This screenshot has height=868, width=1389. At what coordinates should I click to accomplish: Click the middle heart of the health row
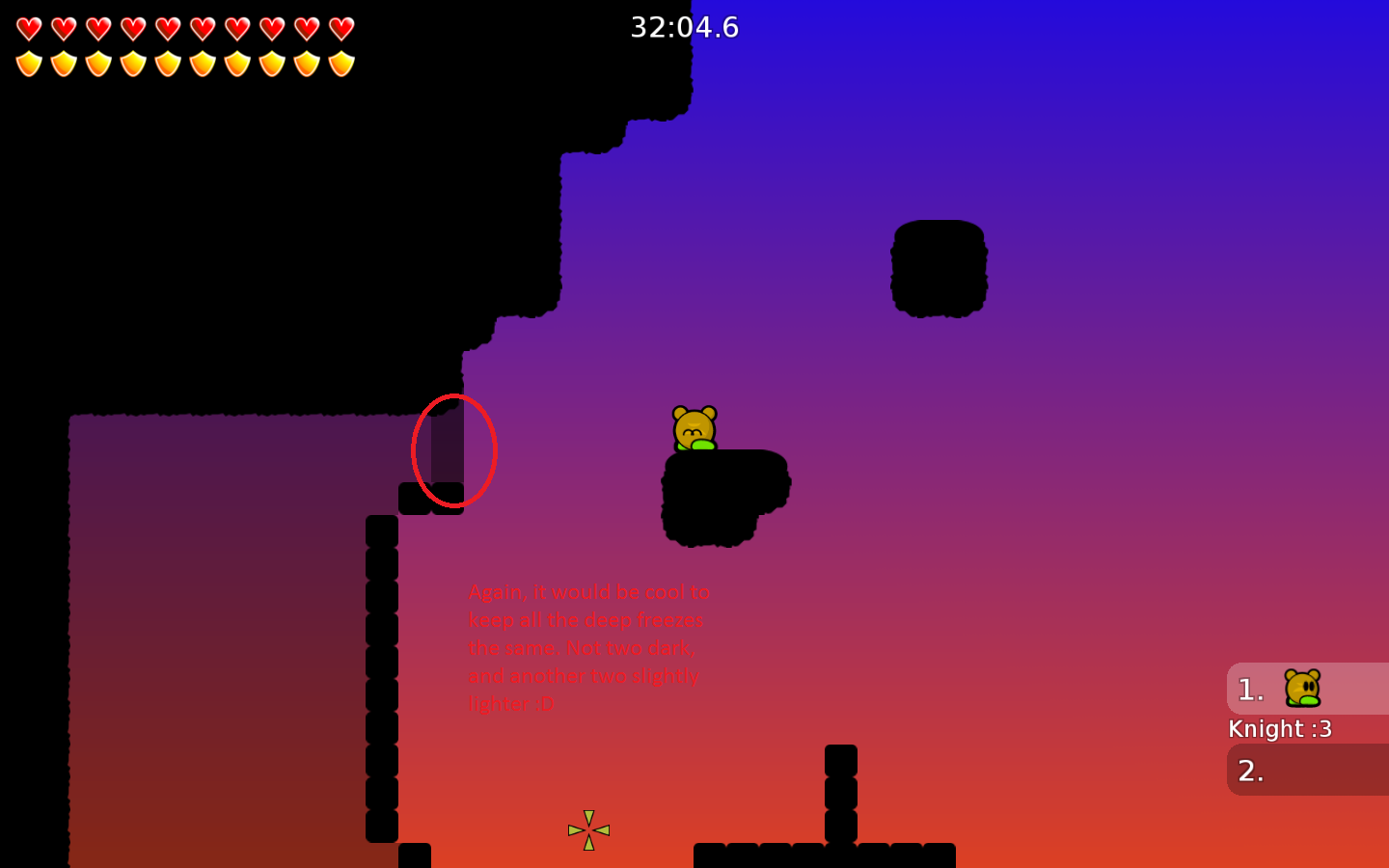tap(183, 26)
